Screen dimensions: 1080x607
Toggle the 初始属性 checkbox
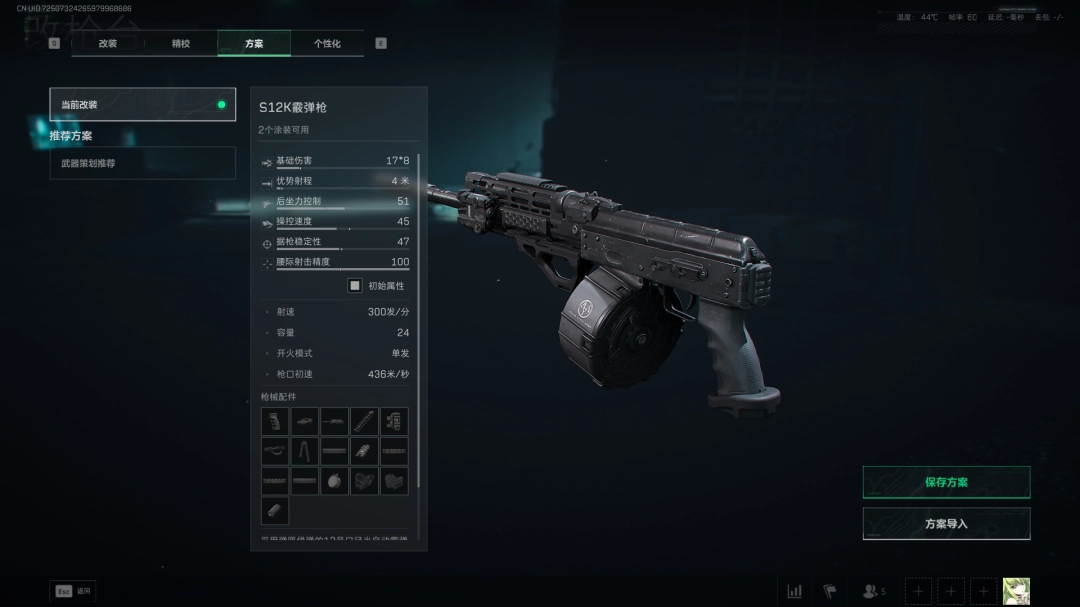point(354,285)
